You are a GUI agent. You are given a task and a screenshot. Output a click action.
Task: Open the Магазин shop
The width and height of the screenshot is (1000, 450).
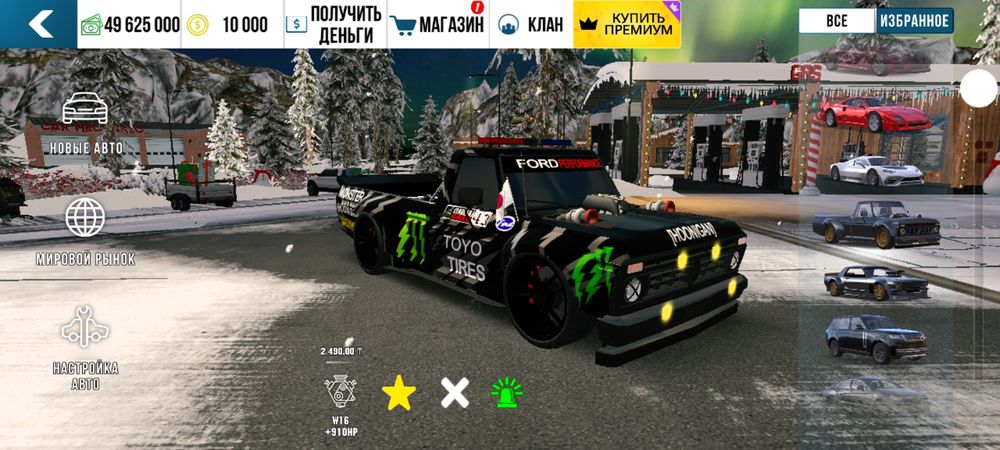(x=437, y=24)
